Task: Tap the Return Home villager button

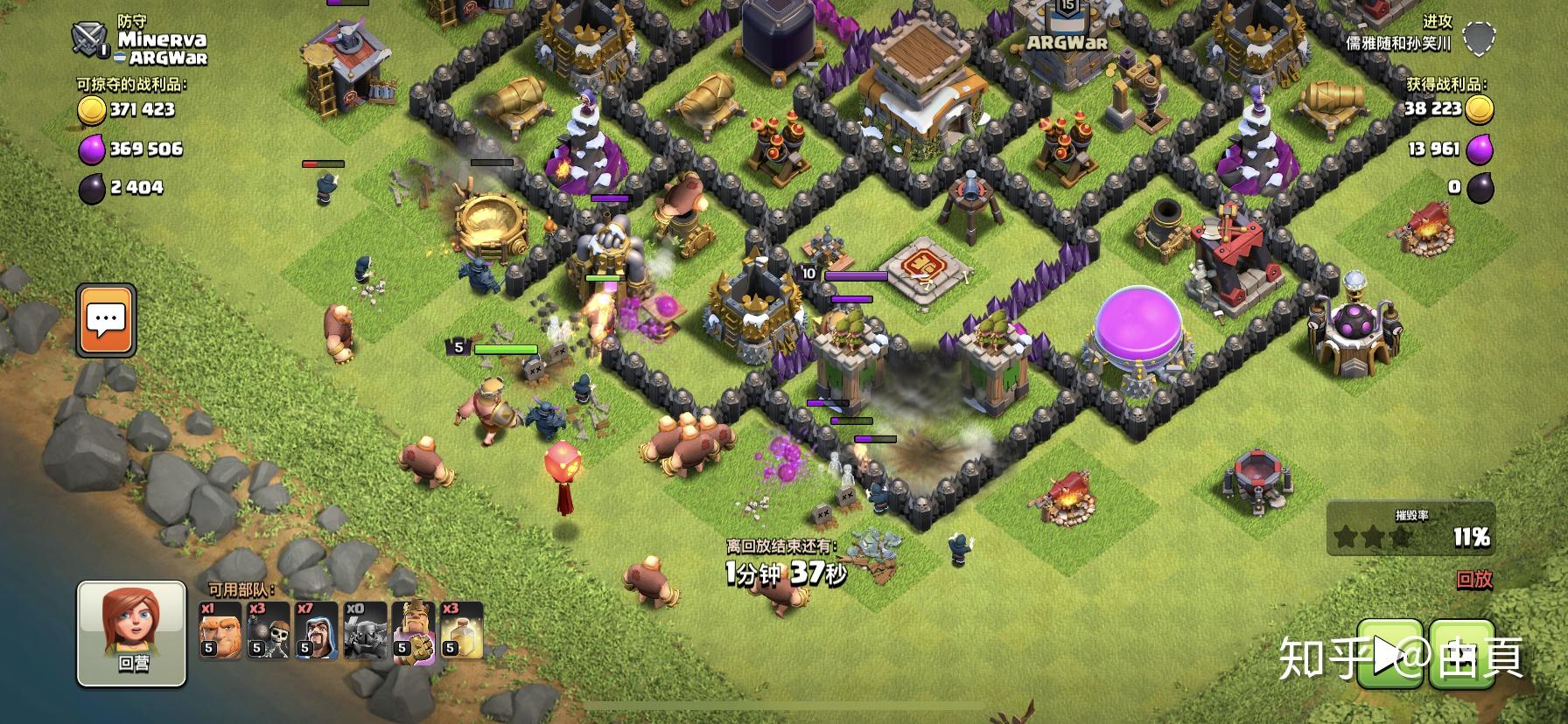Action: tap(132, 633)
